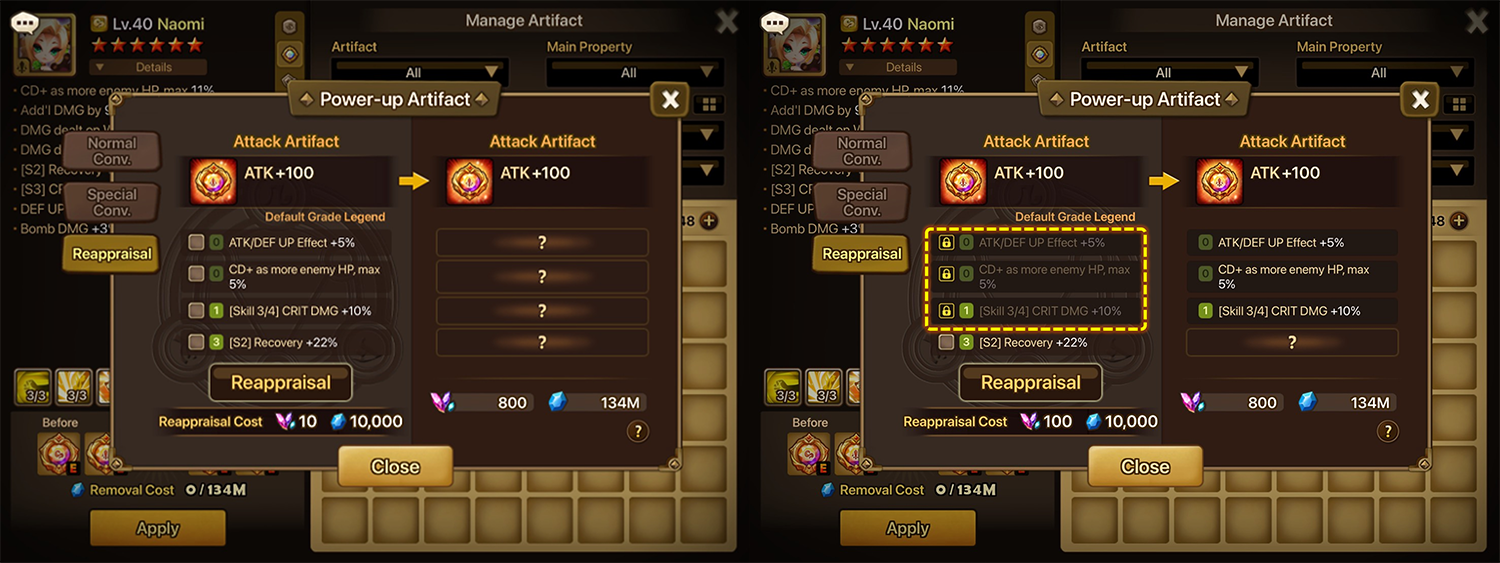Close the Power-up window showing locked properties
This screenshot has width=1500, height=563.
tap(1145, 467)
